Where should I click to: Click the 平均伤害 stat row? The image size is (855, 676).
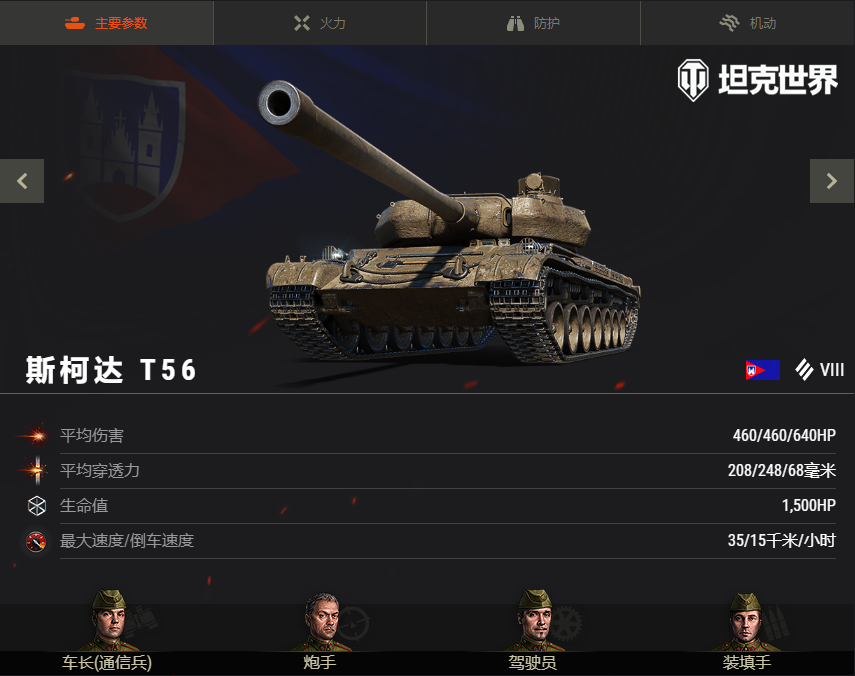click(427, 436)
